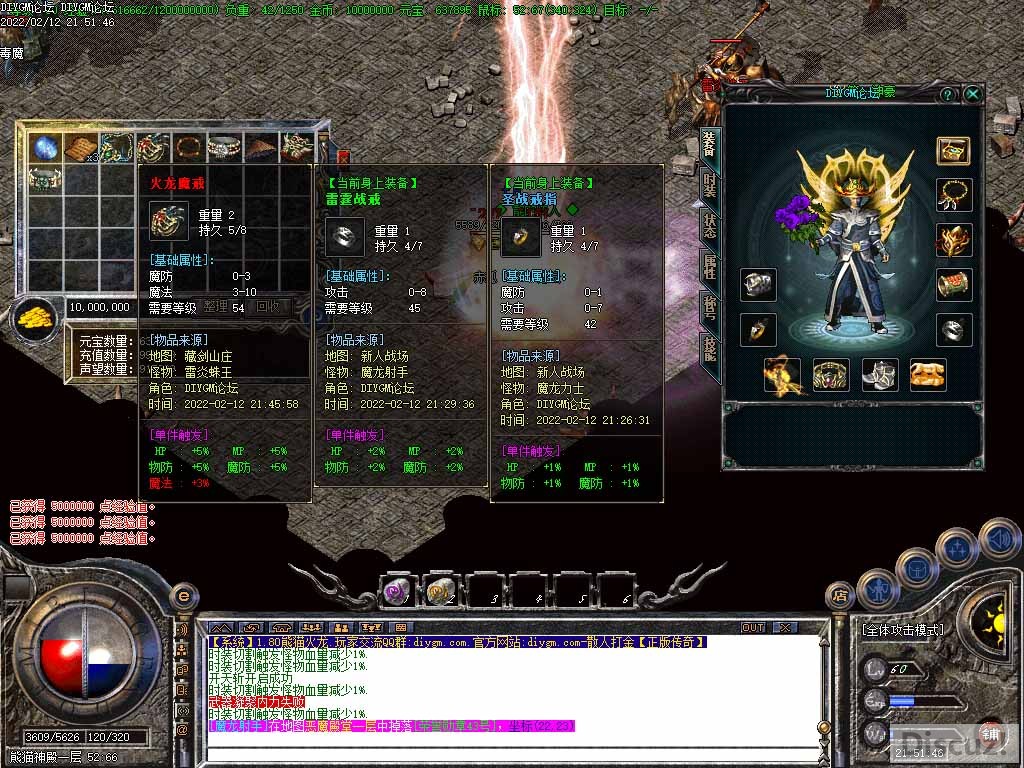Close the character equipment window
This screenshot has height=768, width=1024.
(972, 94)
